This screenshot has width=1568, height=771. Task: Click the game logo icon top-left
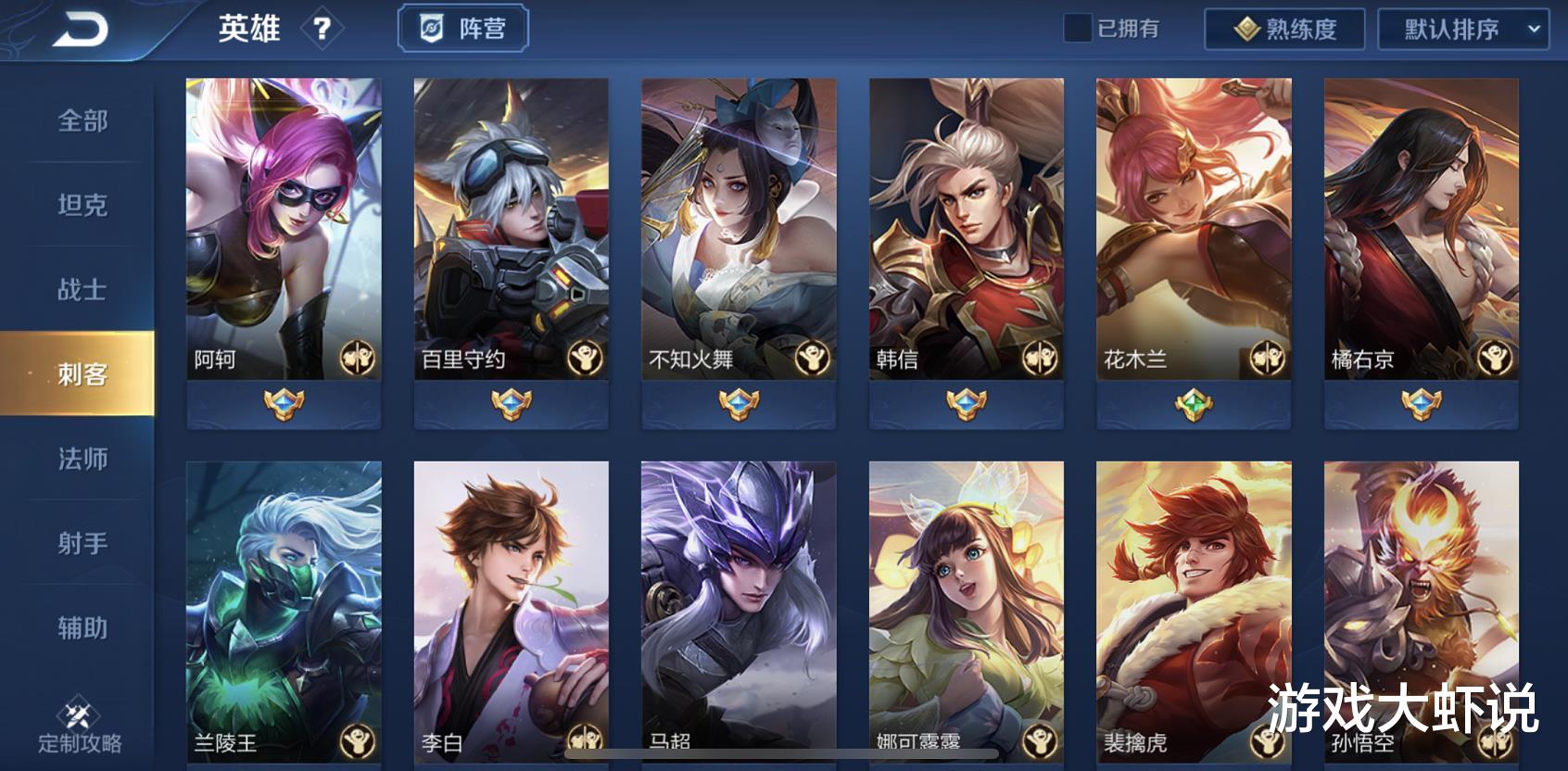[x=79, y=28]
